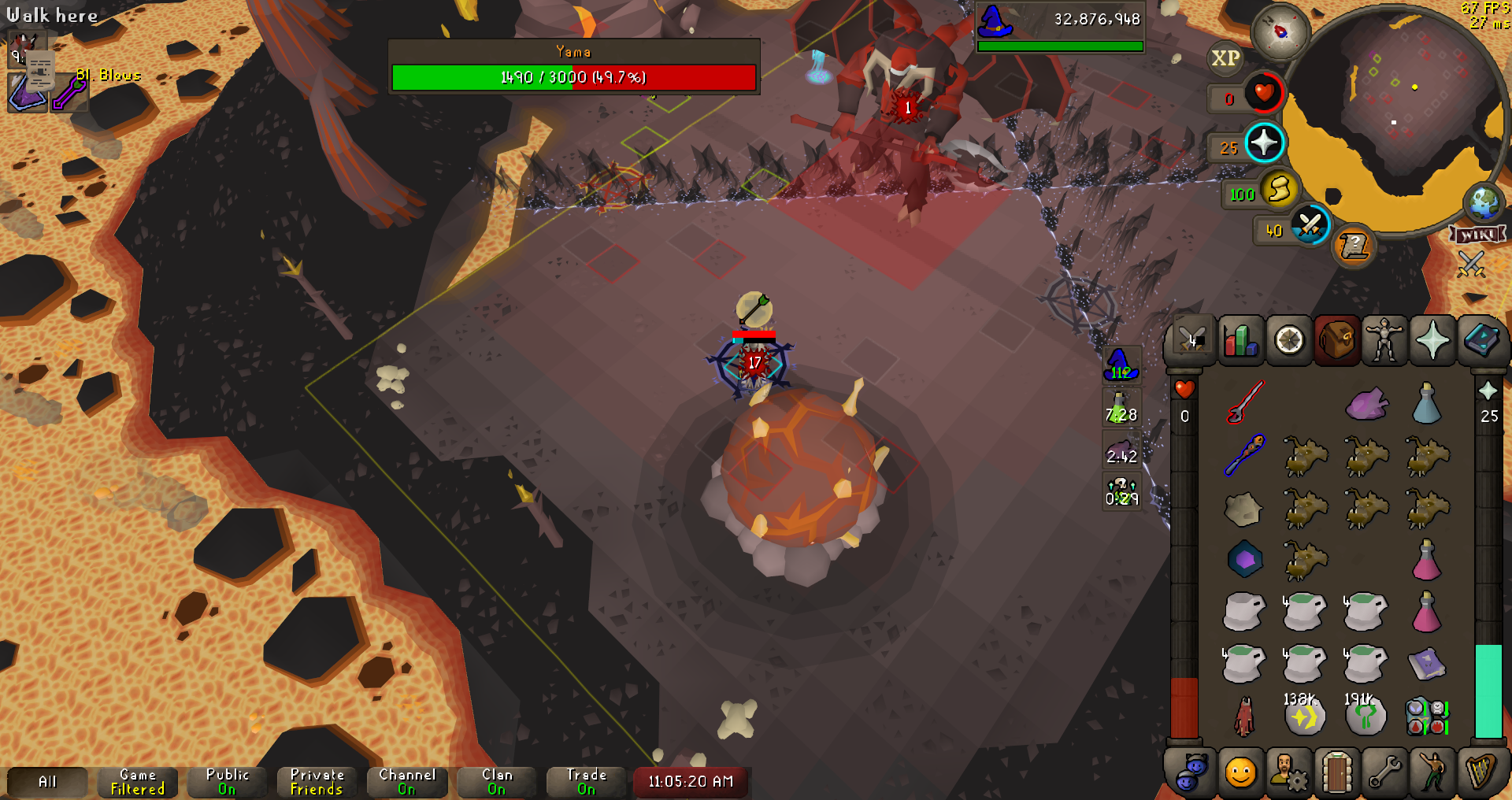Toggle the Quick Prayers orb
This screenshot has height=800, width=1512.
(x=1264, y=143)
